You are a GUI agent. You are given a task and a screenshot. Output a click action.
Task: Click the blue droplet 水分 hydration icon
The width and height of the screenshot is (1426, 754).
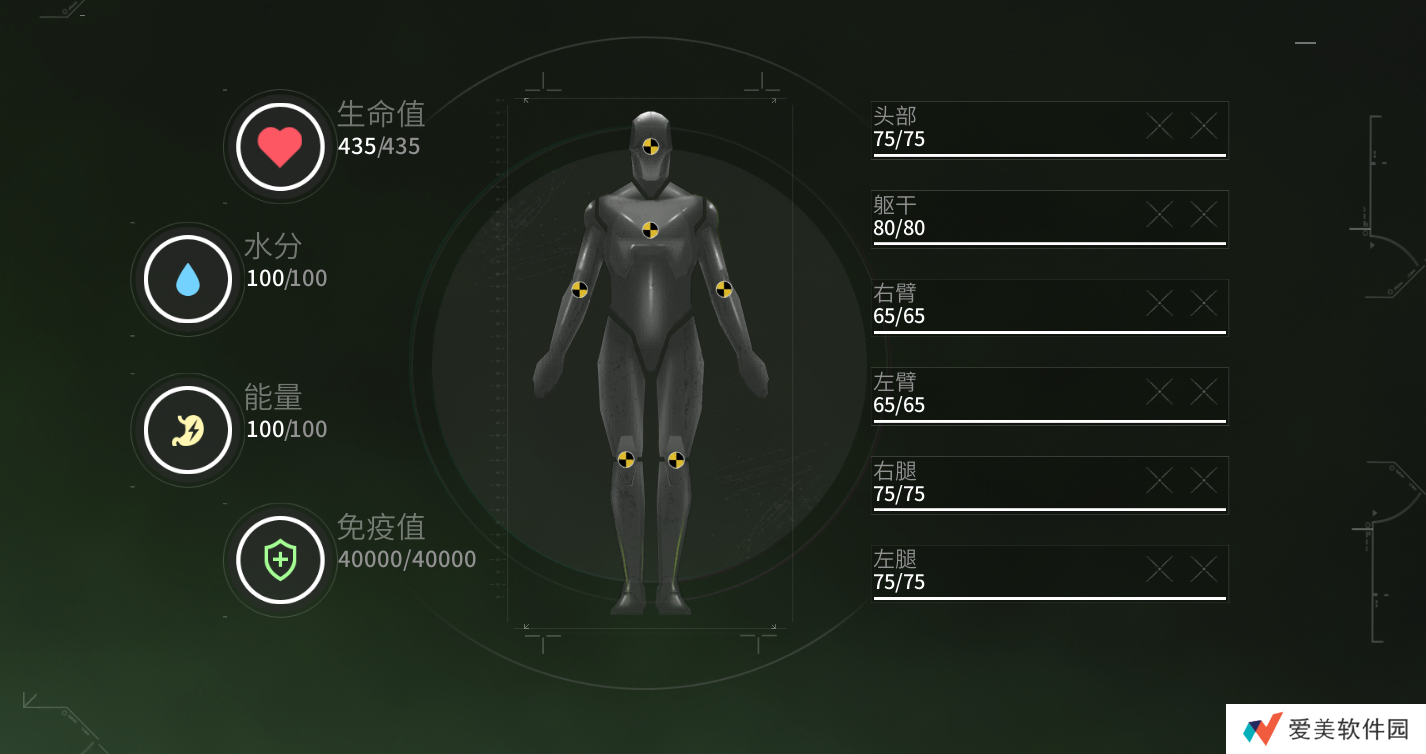click(x=186, y=278)
